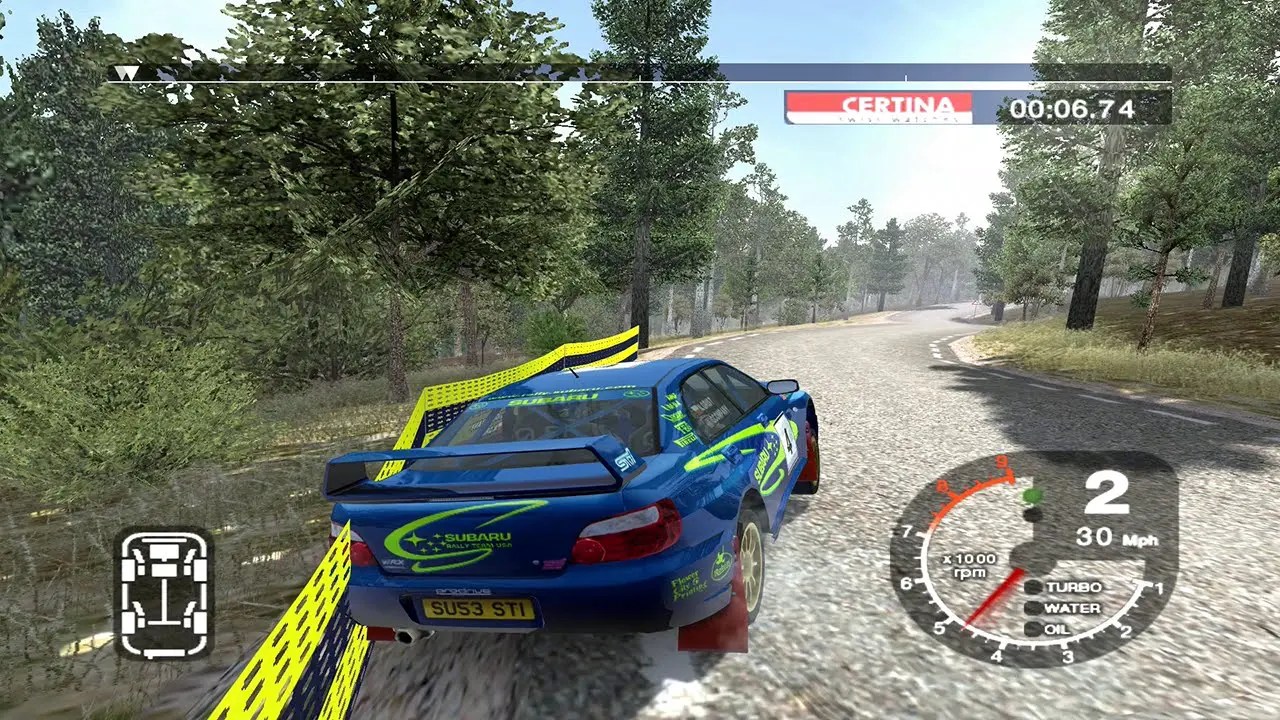Click the white marker triangle on progress bar
The image size is (1280, 720).
click(x=125, y=72)
